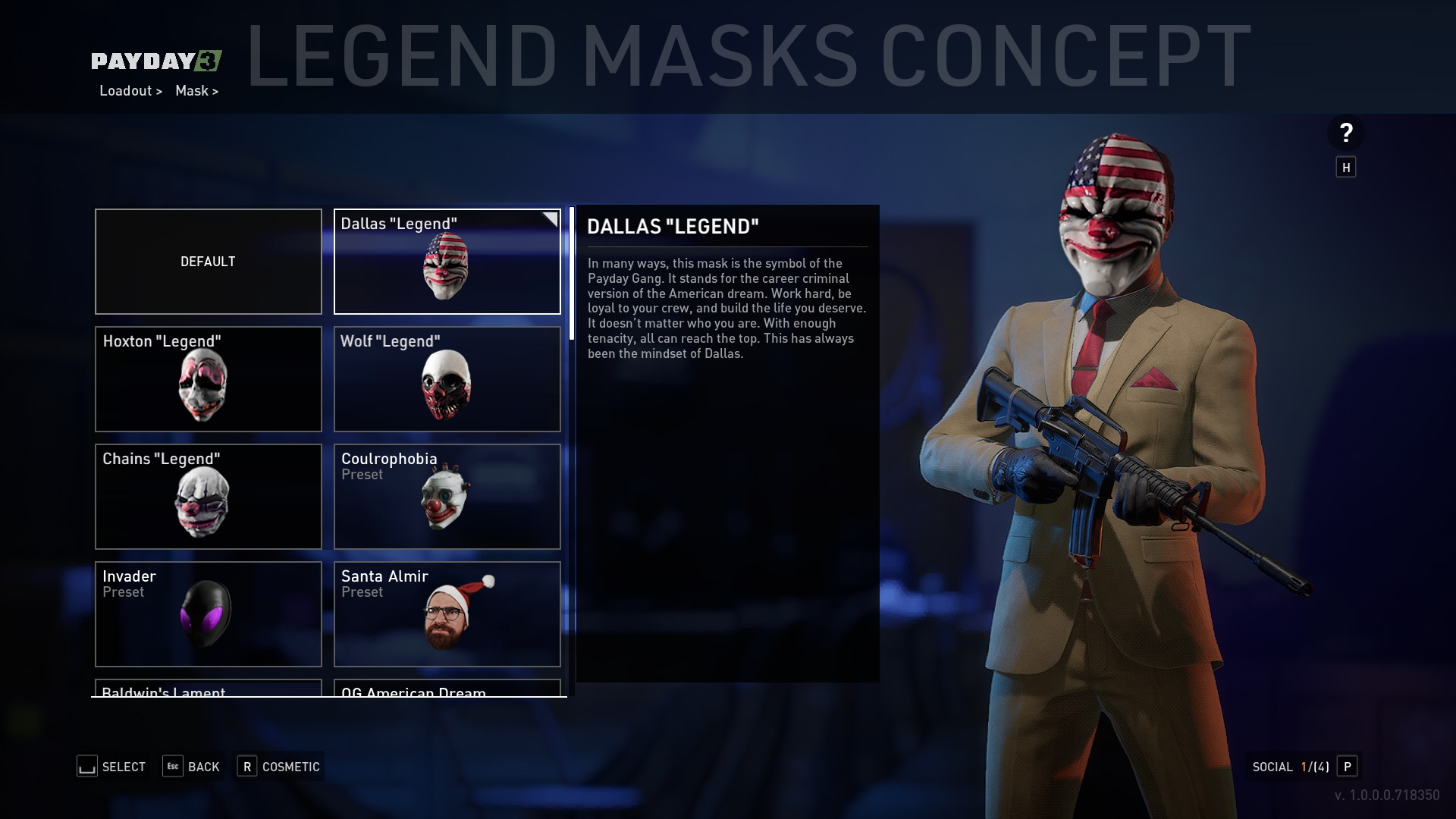Viewport: 1456px width, 819px height.
Task: Select the Chains "Legend" mask
Action: tap(208, 497)
